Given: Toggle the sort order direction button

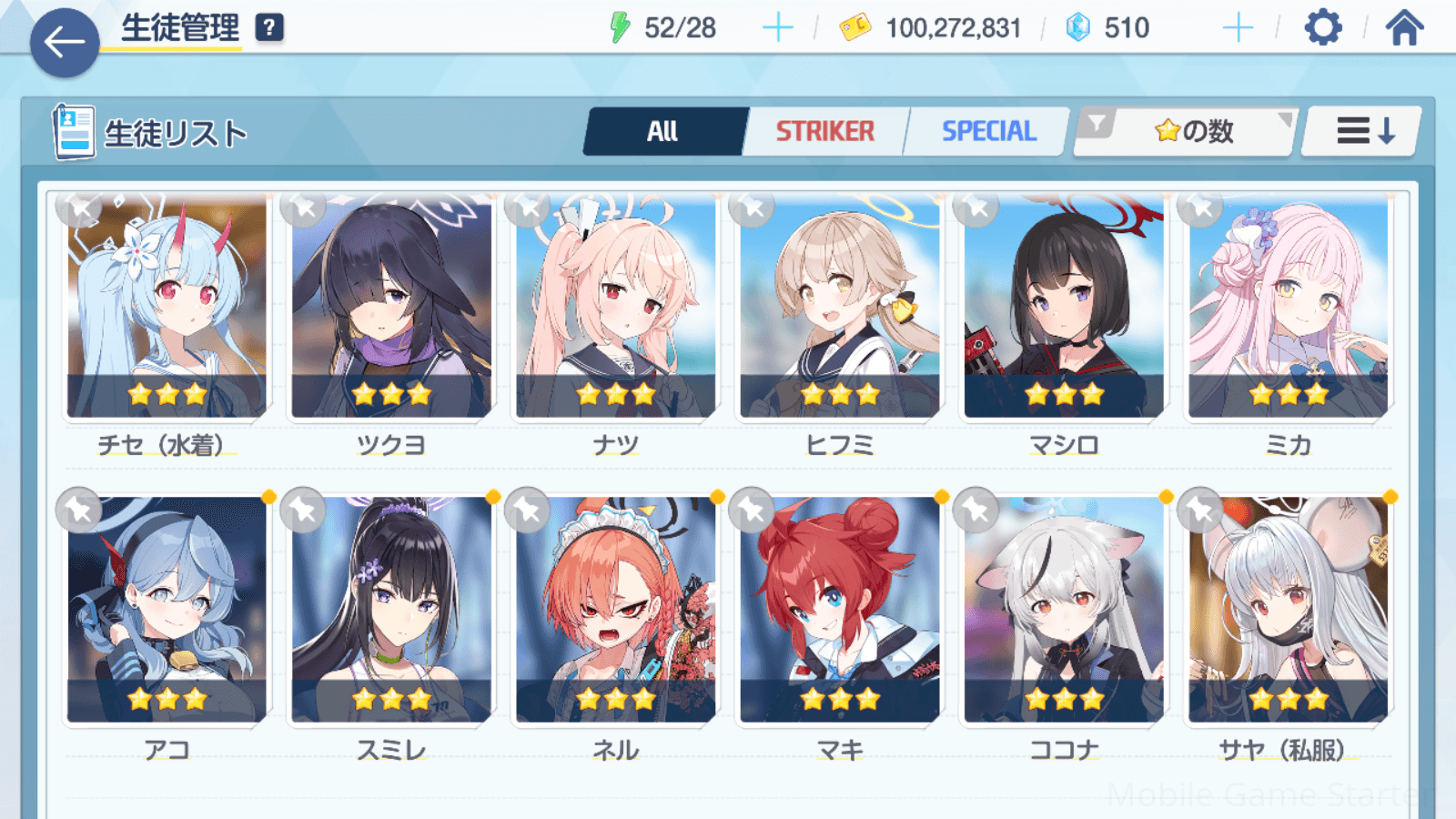Looking at the screenshot, I should [x=1363, y=132].
